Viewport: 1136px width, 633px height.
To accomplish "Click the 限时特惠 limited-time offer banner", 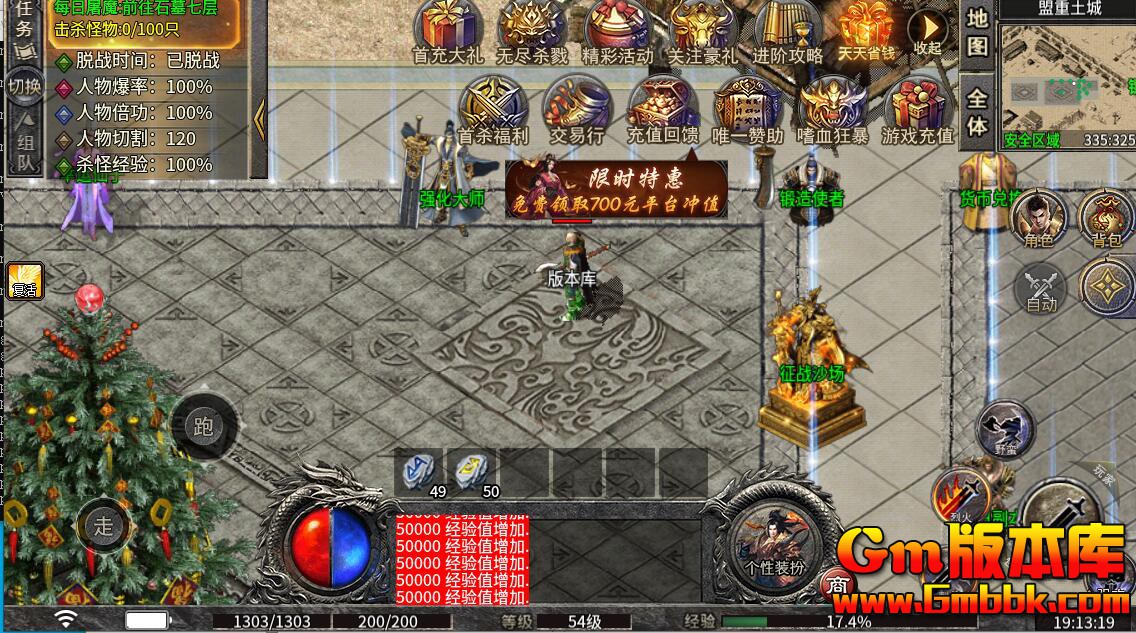I will (615, 190).
